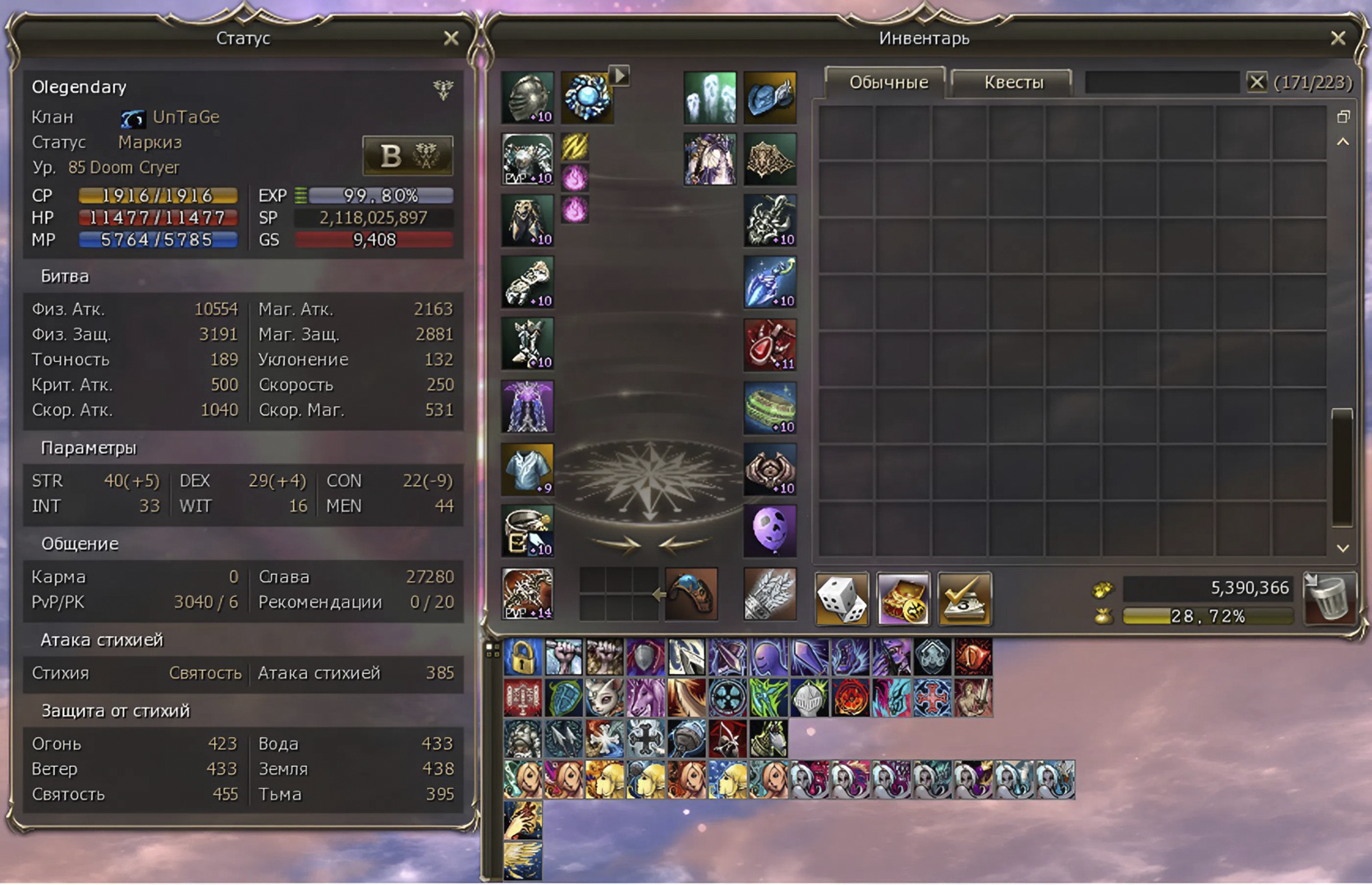
Task: Click the gold adena coins icon
Action: [1104, 588]
